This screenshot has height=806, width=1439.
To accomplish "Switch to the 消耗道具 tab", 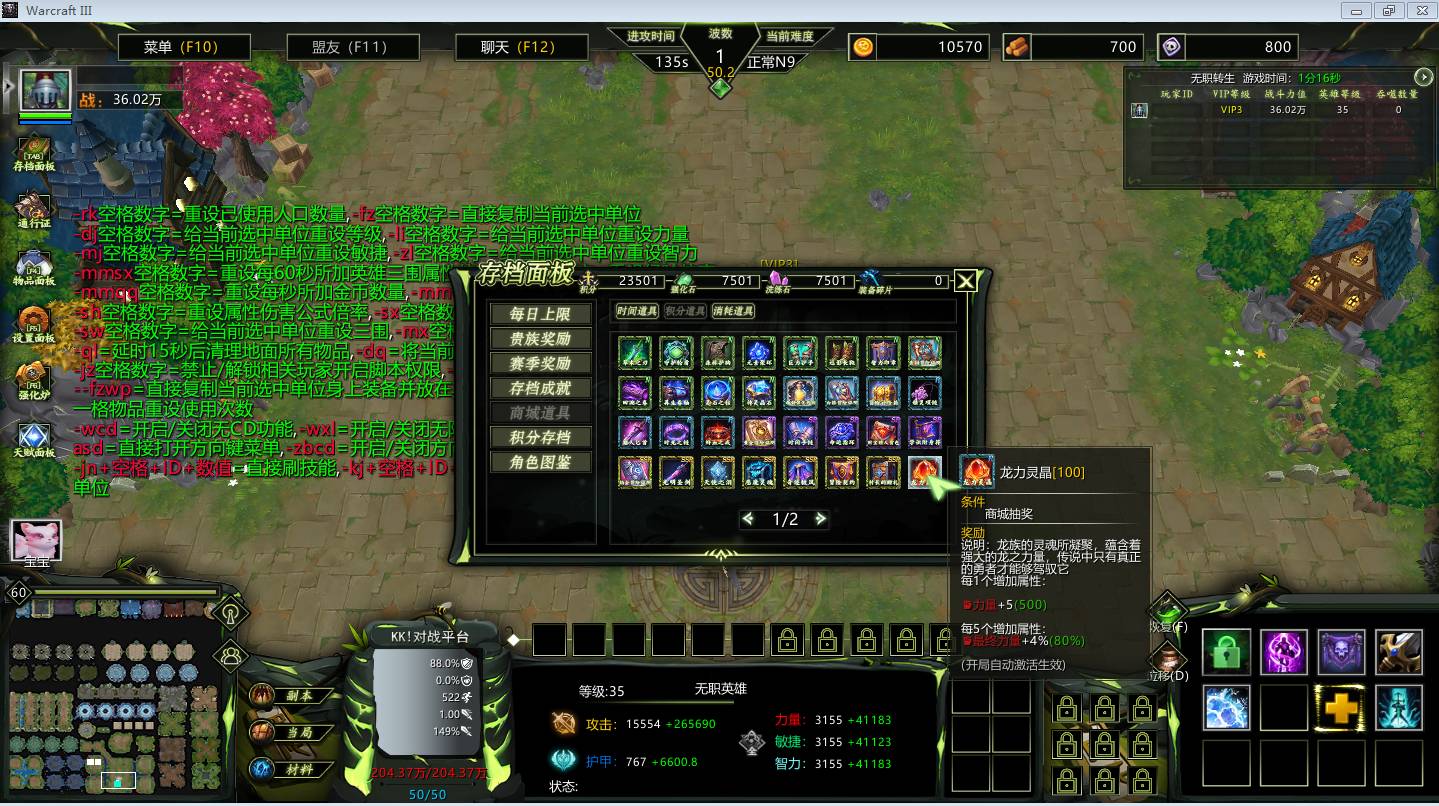I will tap(734, 312).
